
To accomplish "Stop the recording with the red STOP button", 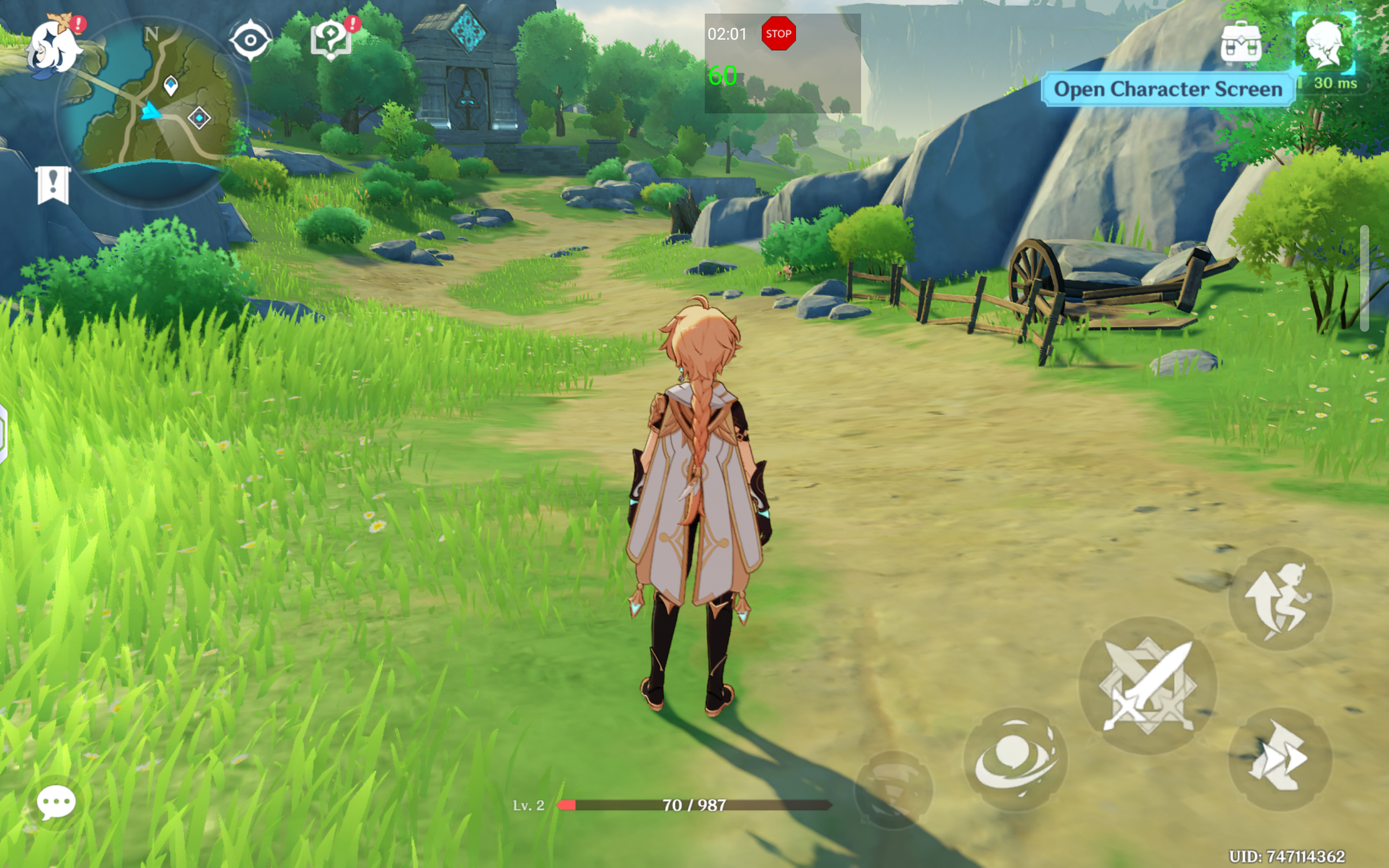I will (x=778, y=34).
